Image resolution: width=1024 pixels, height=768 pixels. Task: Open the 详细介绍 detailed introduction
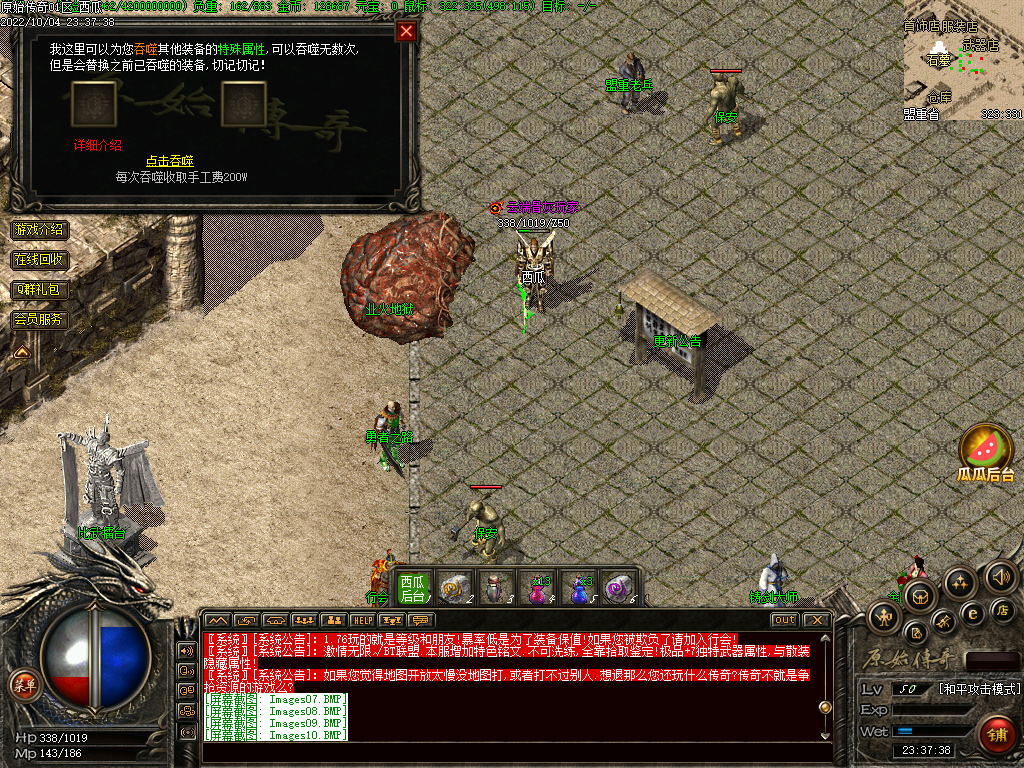click(98, 144)
